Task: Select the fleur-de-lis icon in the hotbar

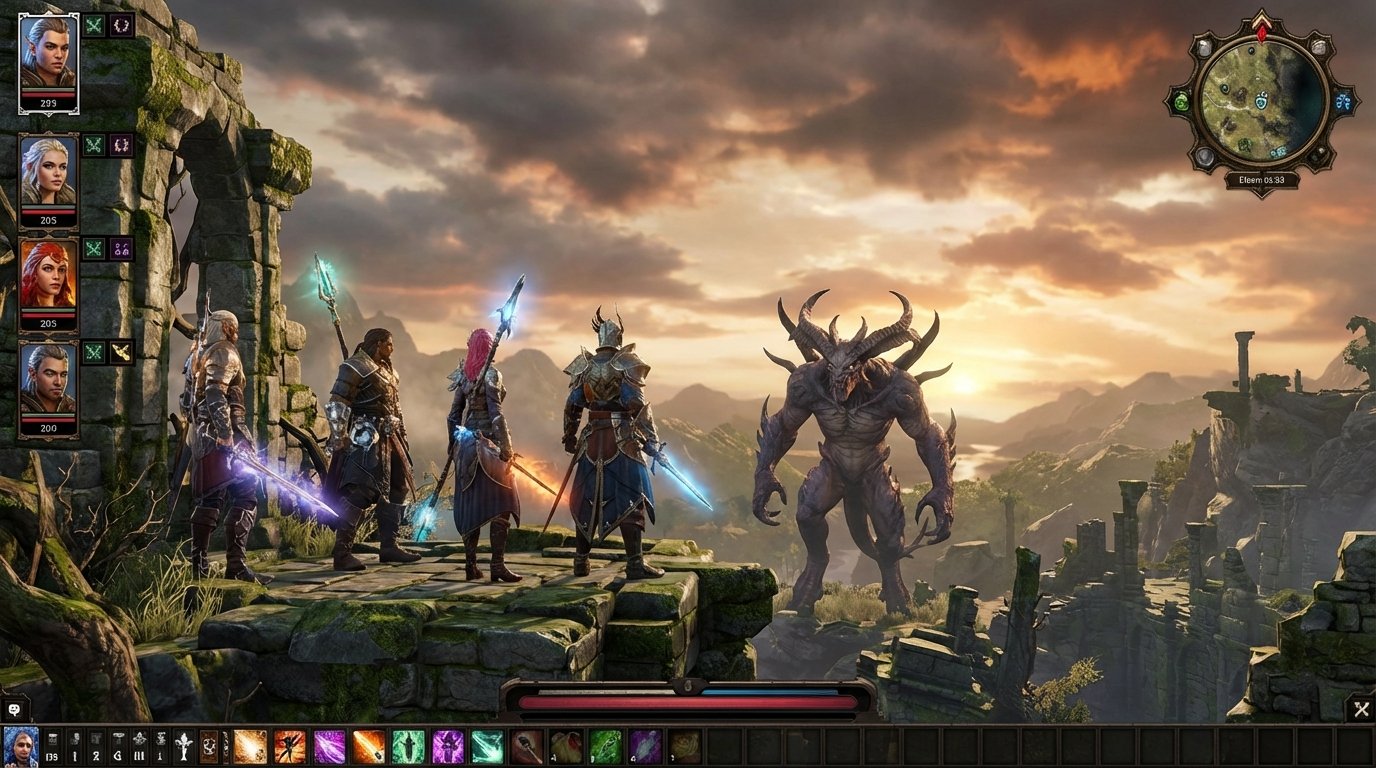Action: [182, 747]
